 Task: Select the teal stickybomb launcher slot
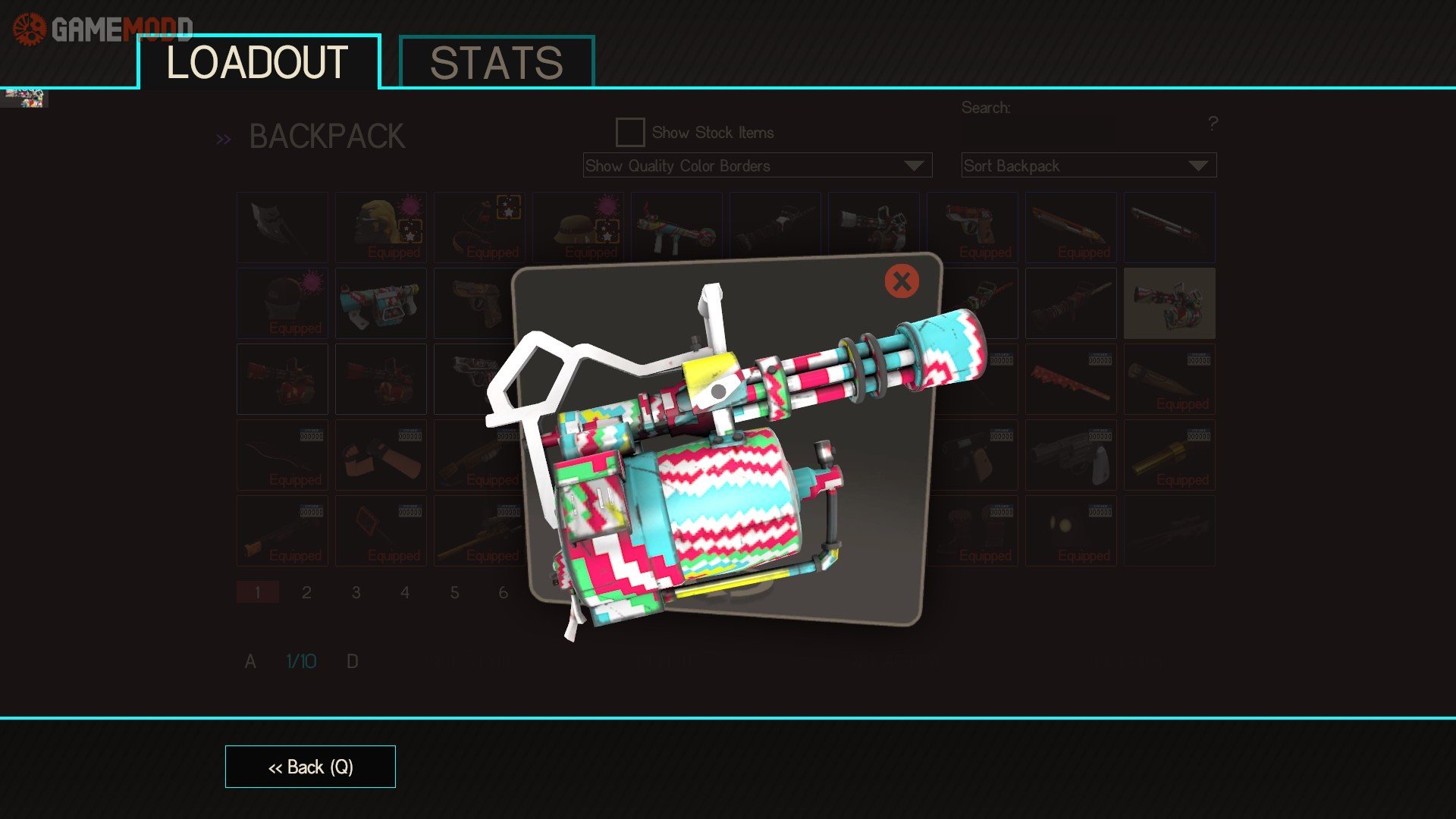381,303
